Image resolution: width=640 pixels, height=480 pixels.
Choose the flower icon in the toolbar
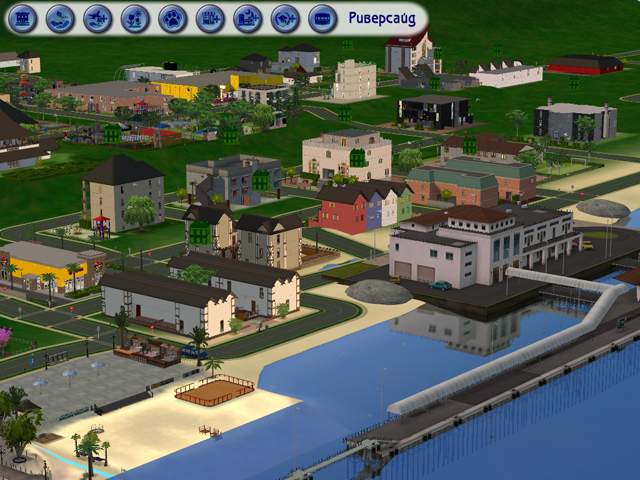[135, 17]
